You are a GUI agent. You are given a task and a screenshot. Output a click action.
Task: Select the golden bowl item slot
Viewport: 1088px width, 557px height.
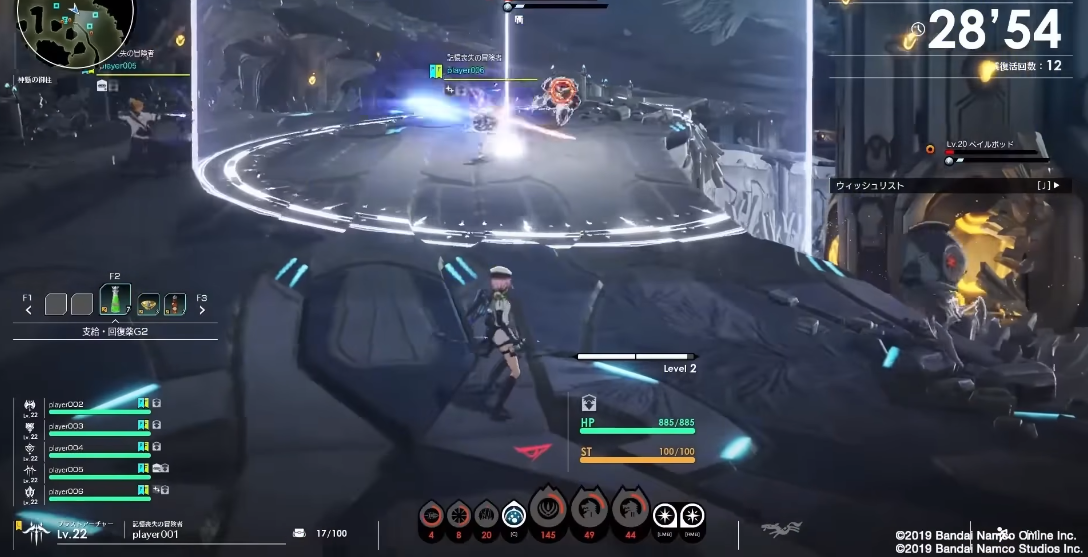click(148, 303)
